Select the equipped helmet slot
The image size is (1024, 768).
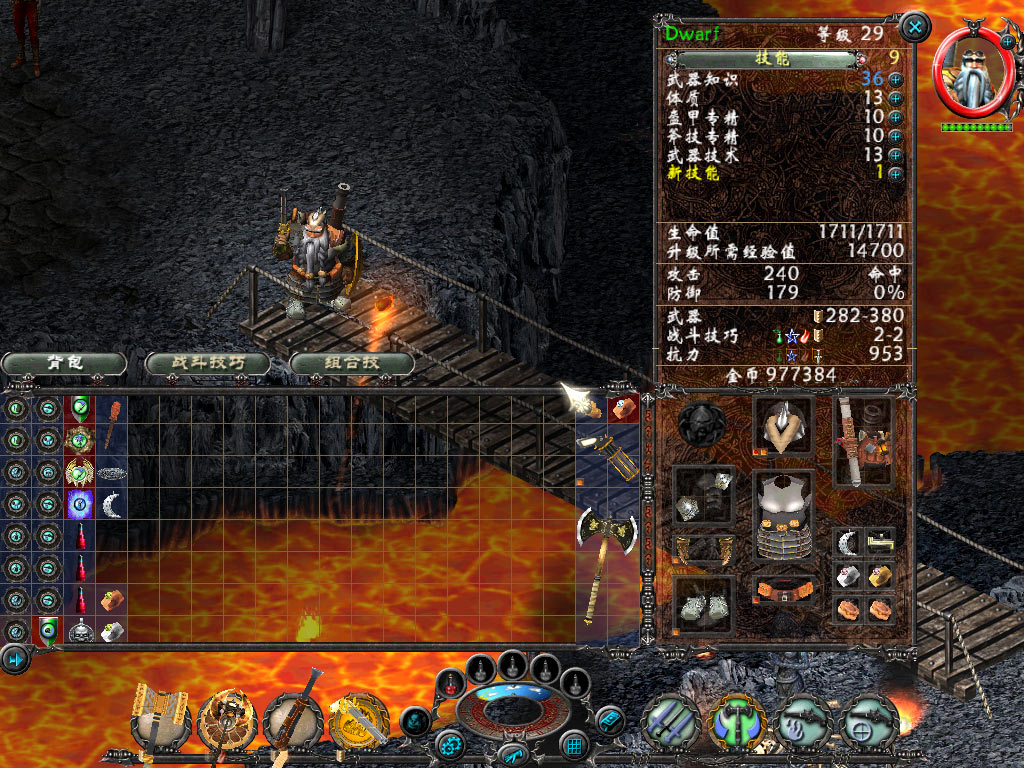(783, 425)
